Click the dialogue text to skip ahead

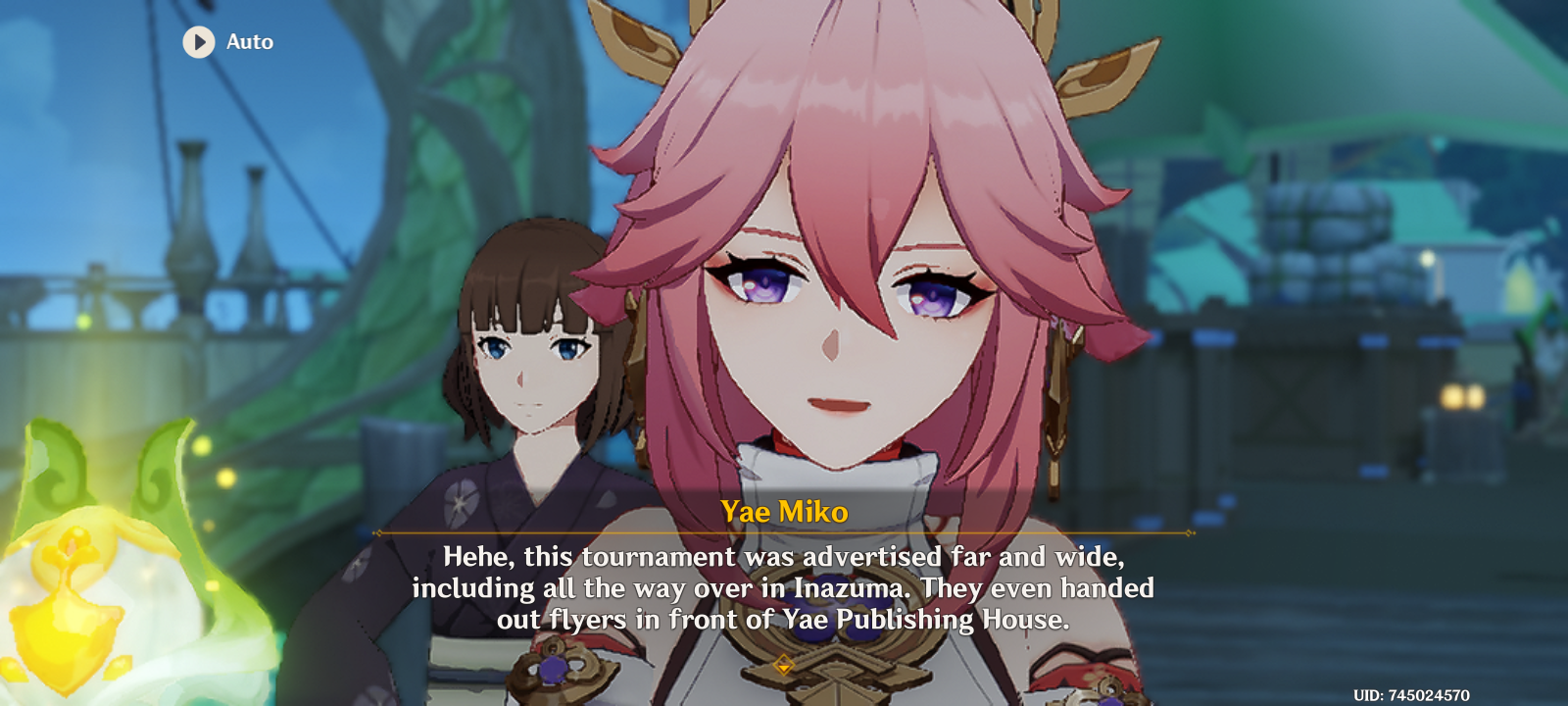784,588
